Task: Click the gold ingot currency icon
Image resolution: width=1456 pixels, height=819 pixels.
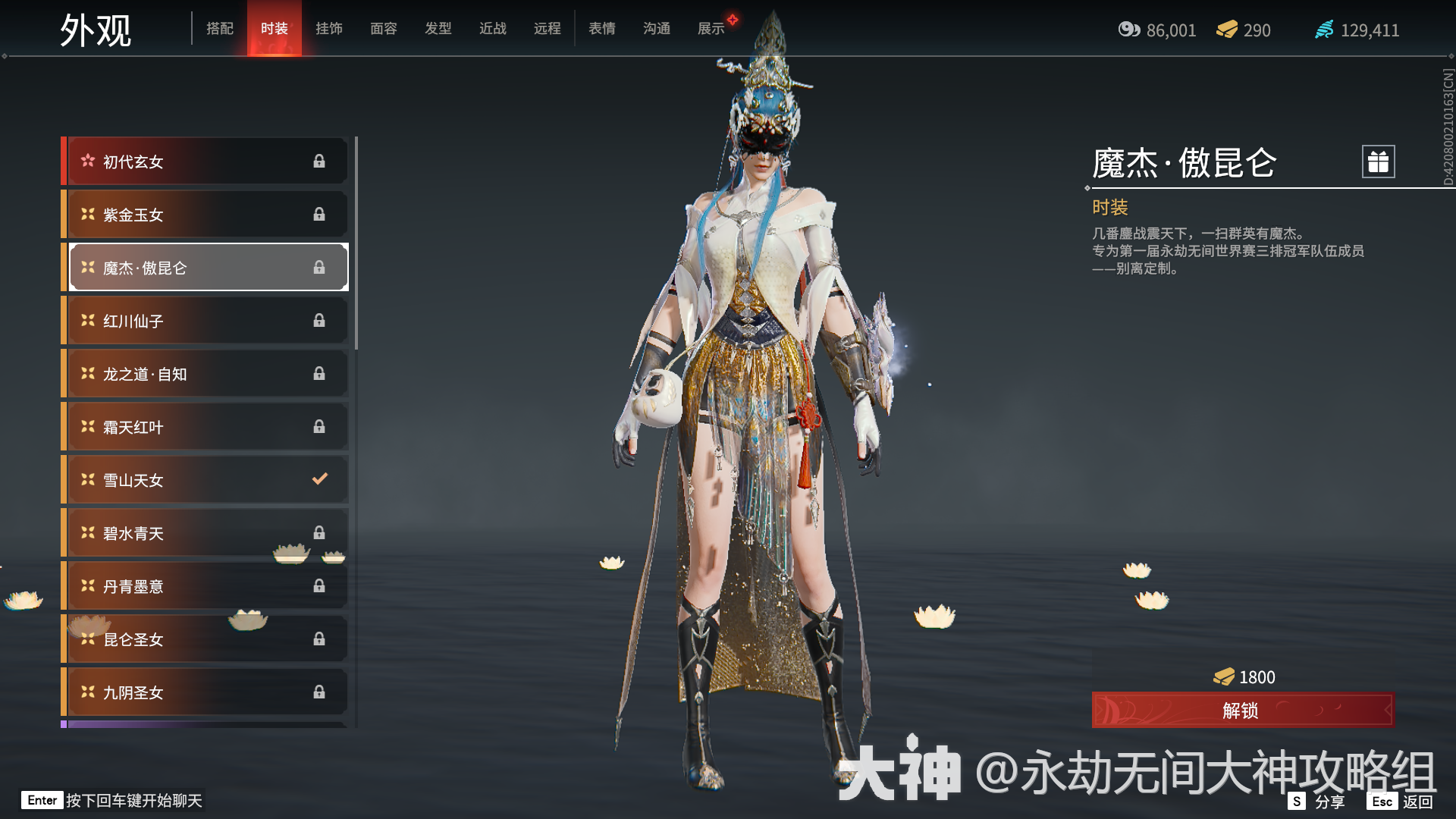Action: 1227,30
